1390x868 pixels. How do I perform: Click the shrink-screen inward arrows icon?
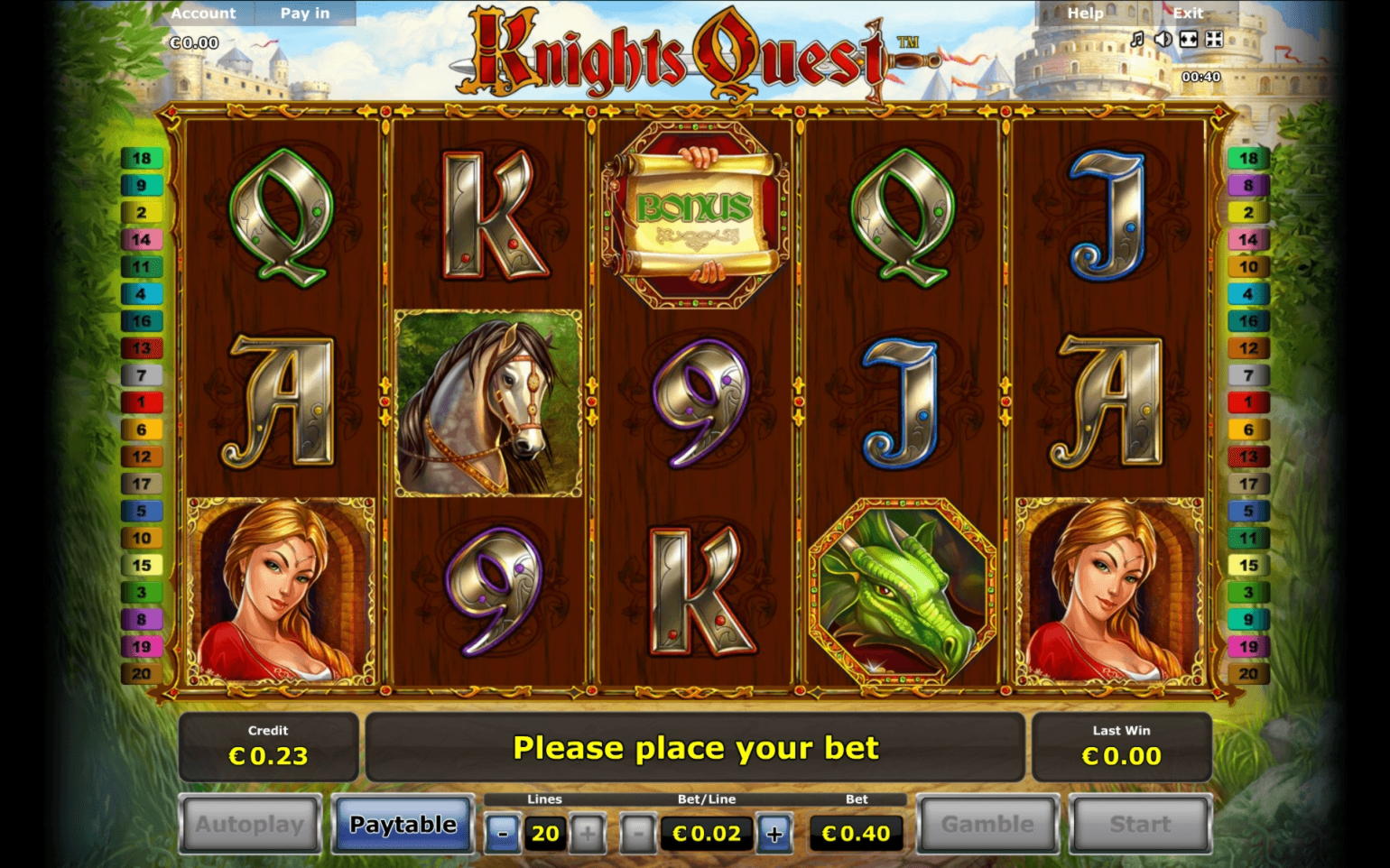click(1214, 39)
